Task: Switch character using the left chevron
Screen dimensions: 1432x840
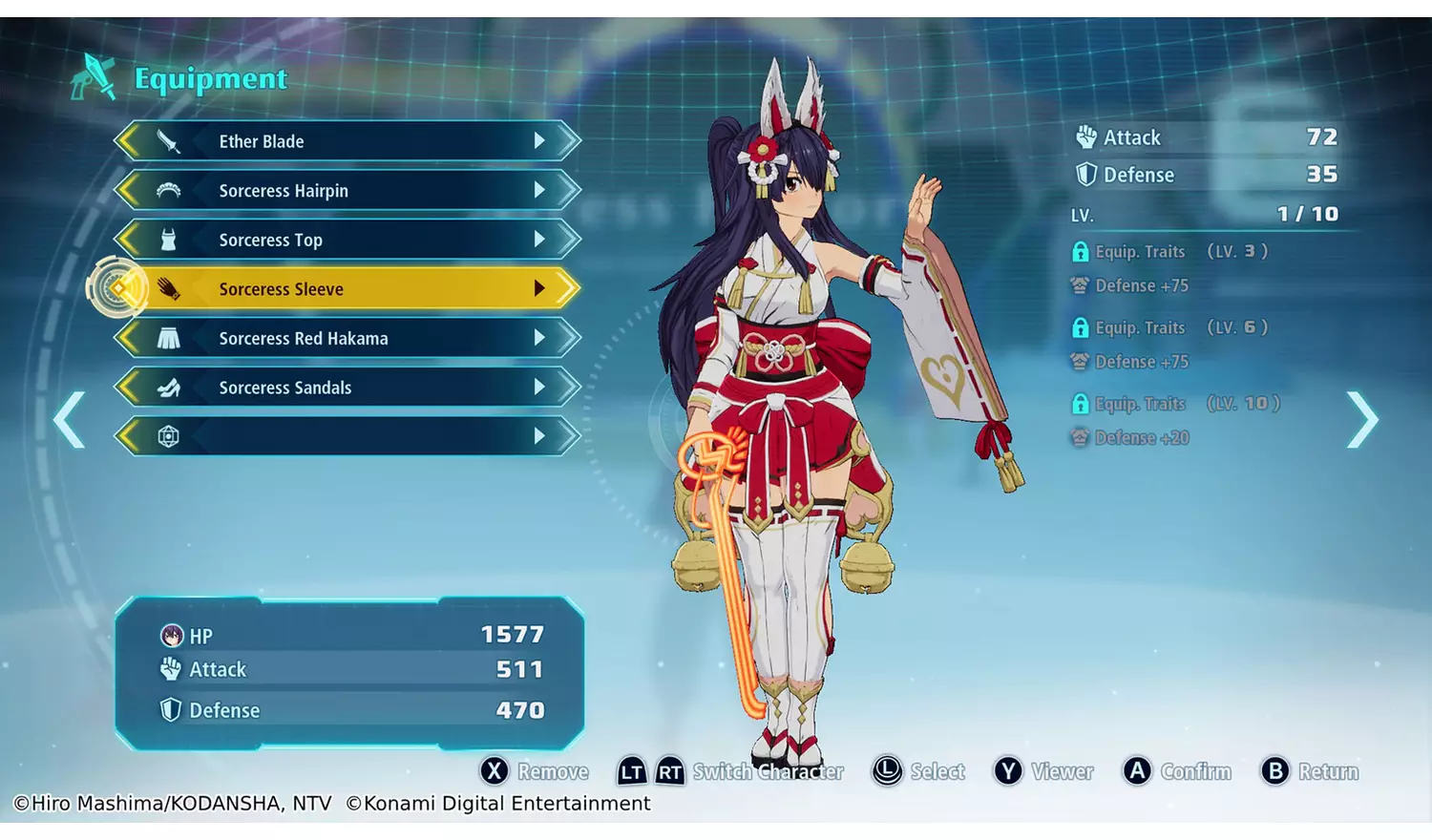Action: pyautogui.click(x=68, y=420)
